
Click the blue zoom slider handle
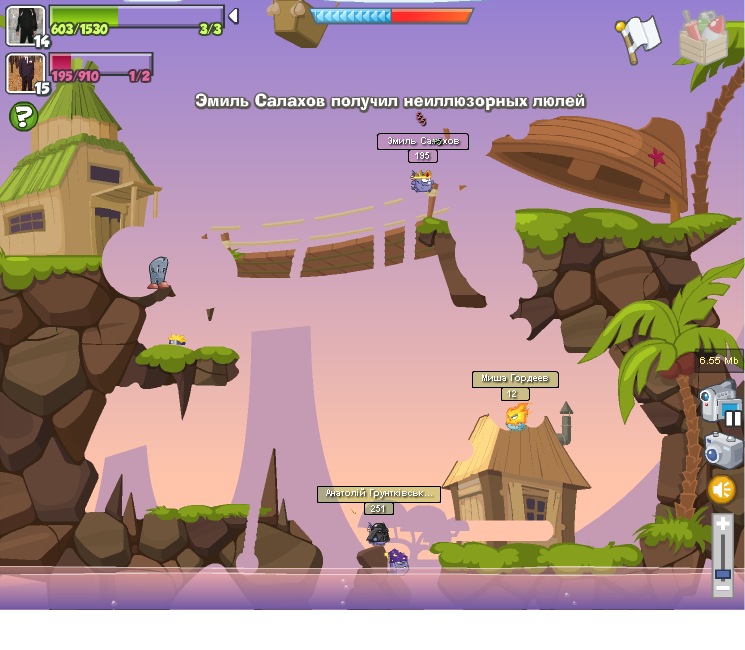(722, 574)
